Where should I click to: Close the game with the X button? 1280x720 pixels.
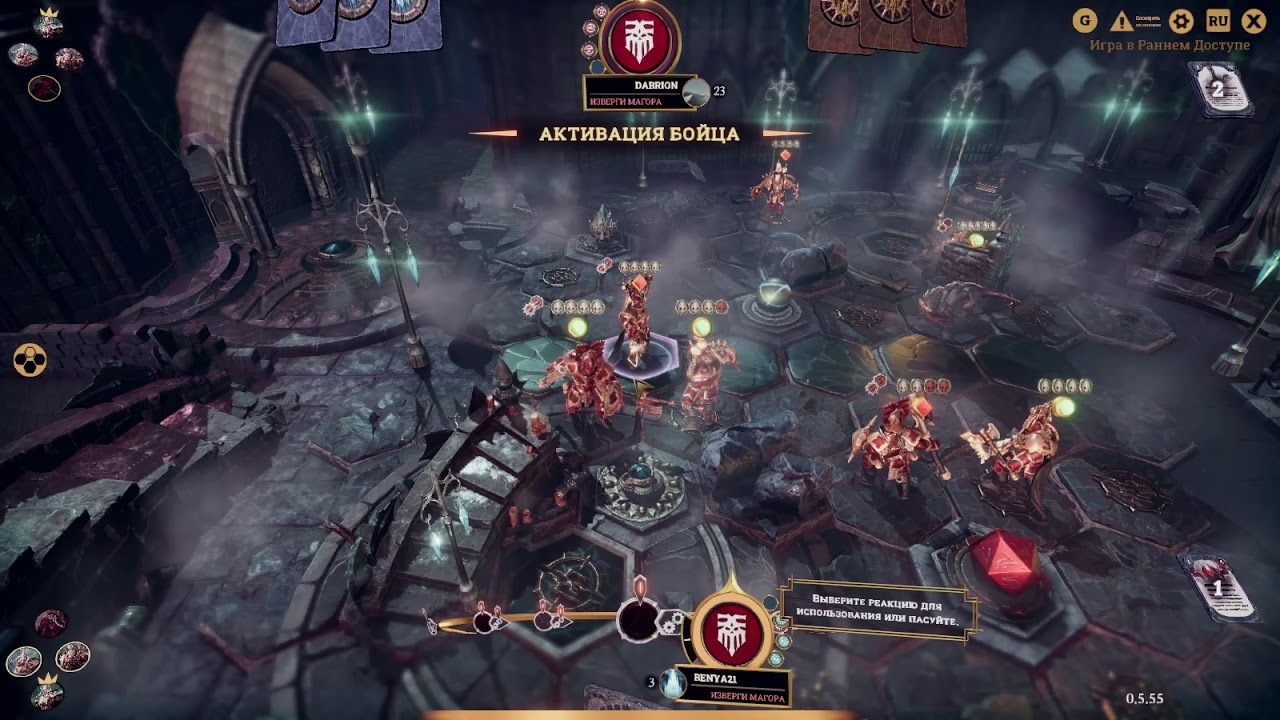click(1254, 21)
